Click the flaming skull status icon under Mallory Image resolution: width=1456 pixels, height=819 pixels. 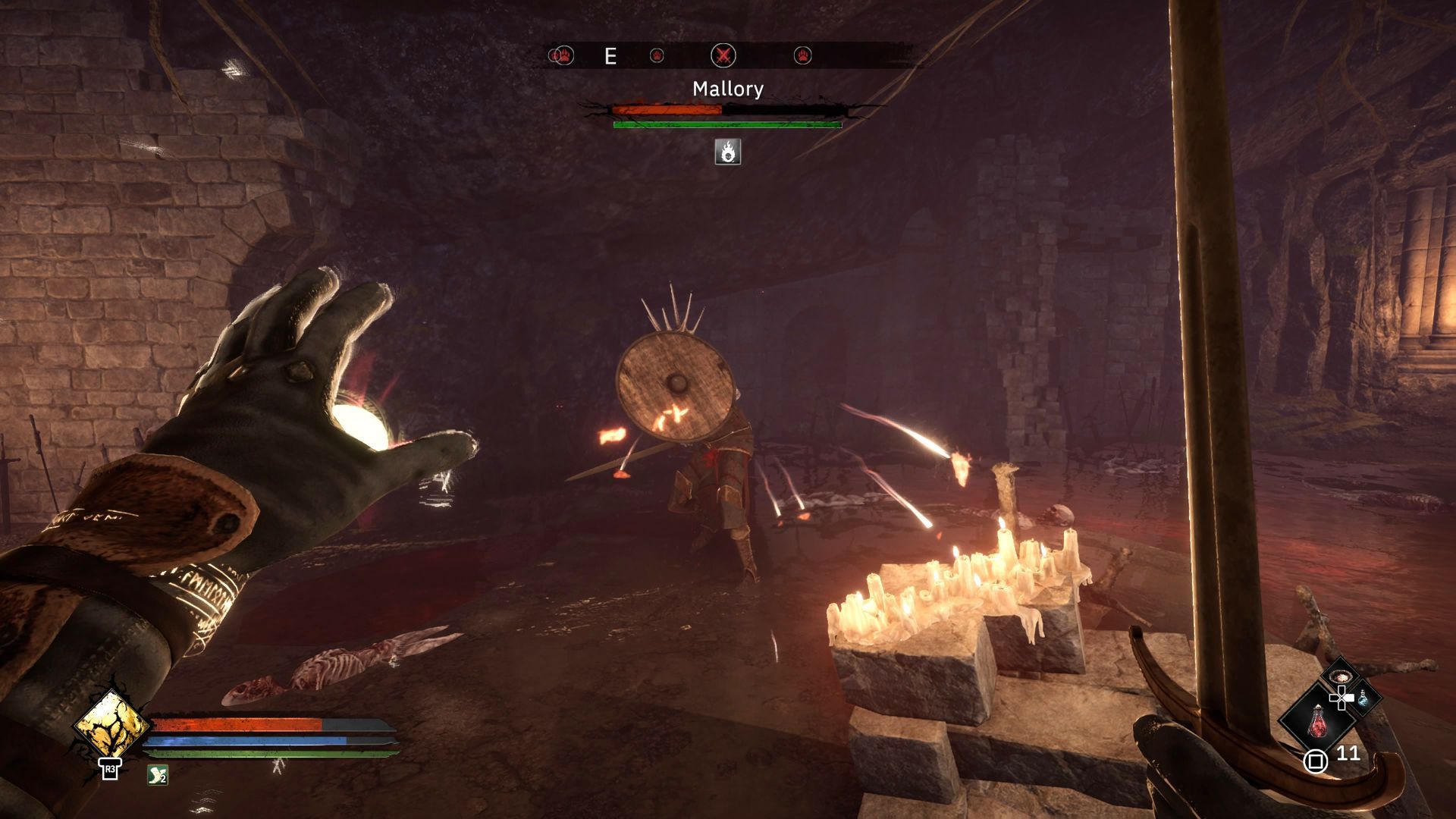point(728,152)
